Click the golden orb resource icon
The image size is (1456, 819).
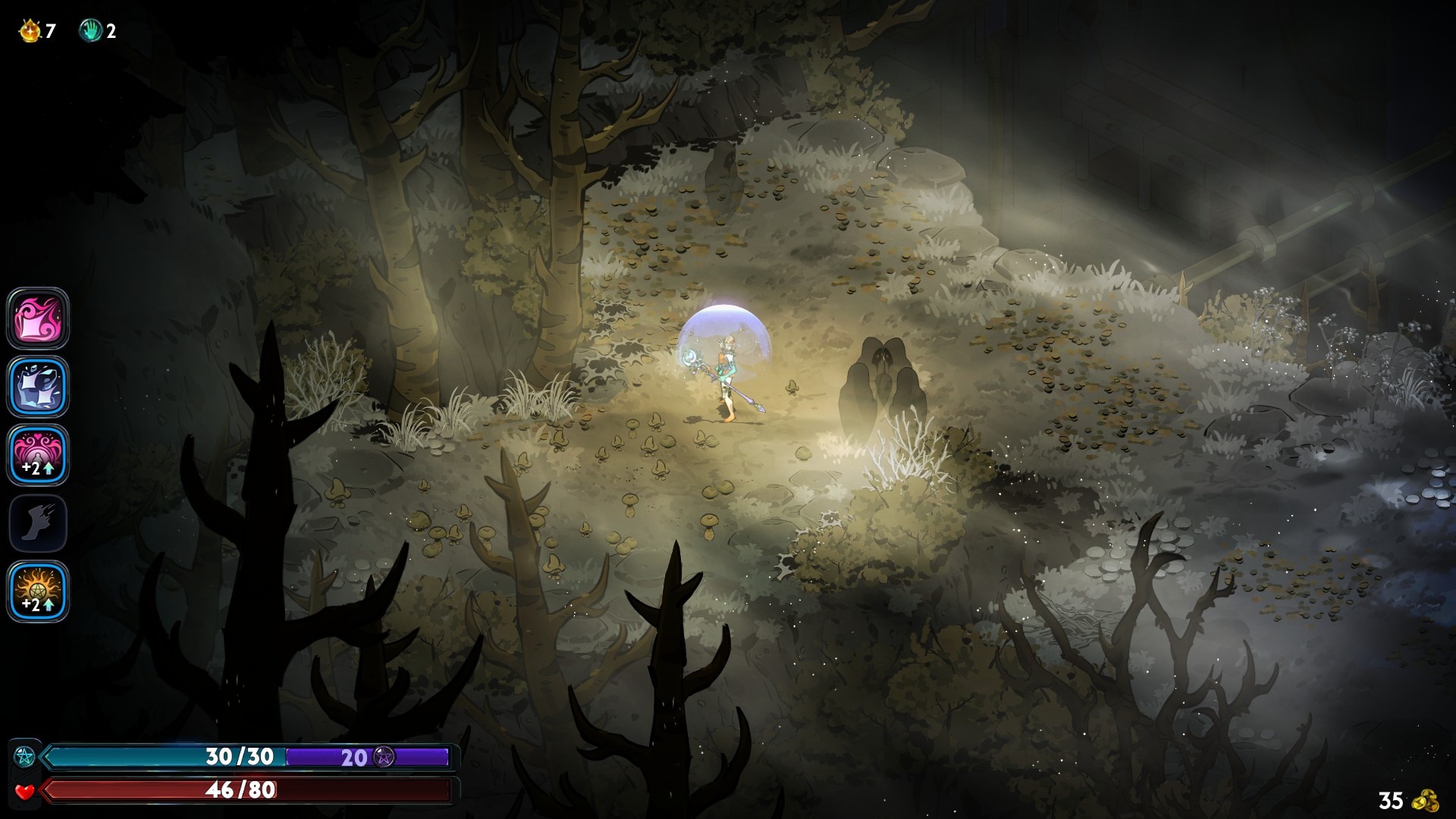tap(30, 31)
